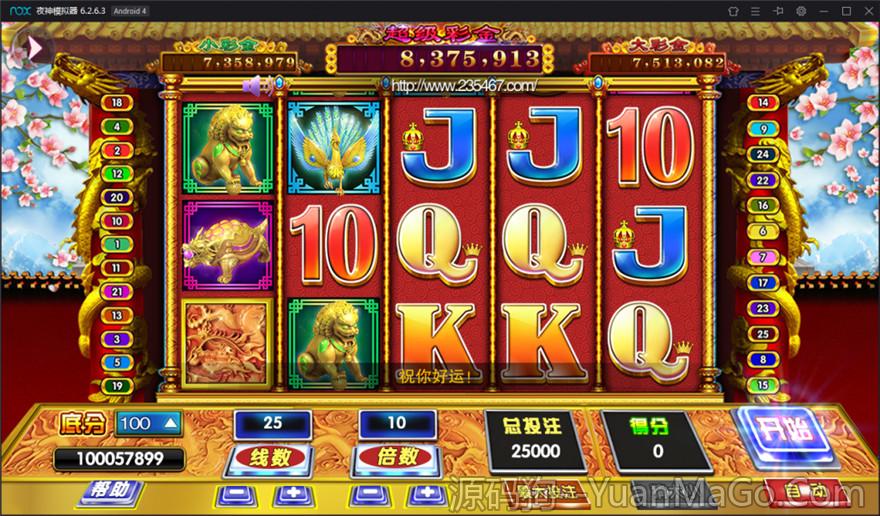Increase the 线数 line count
The height and width of the screenshot is (516, 880).
point(292,494)
